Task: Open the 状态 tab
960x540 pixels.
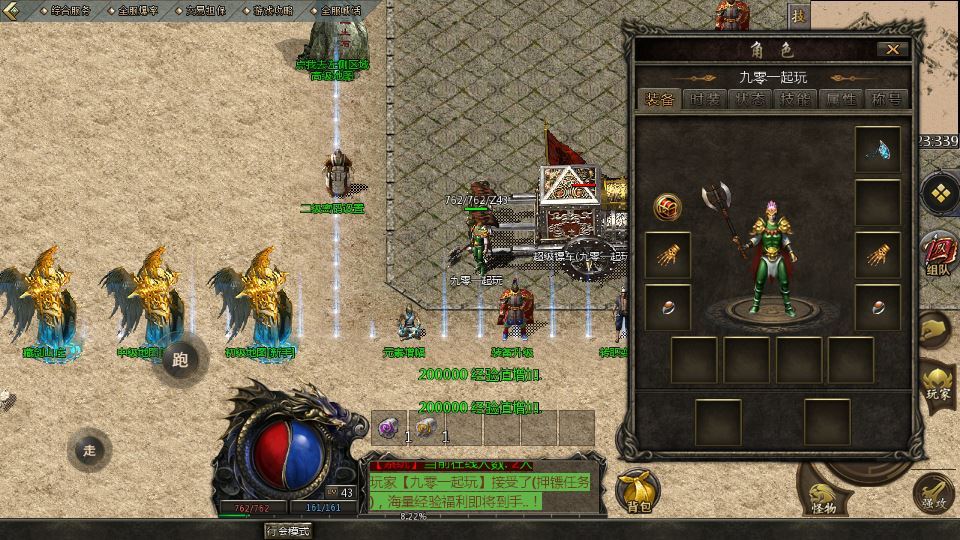Action: coord(751,99)
